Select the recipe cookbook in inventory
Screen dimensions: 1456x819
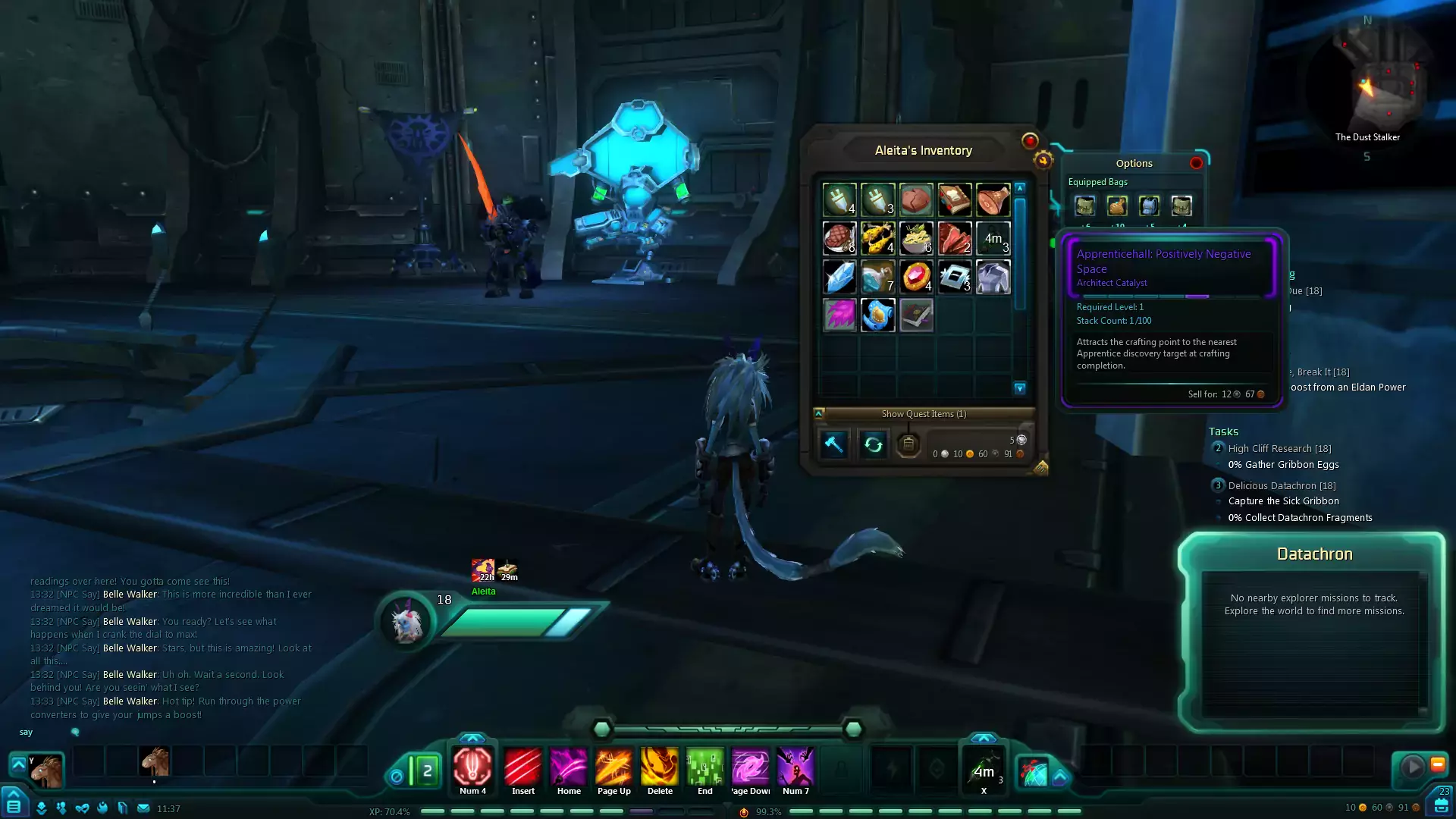pyautogui.click(x=954, y=200)
